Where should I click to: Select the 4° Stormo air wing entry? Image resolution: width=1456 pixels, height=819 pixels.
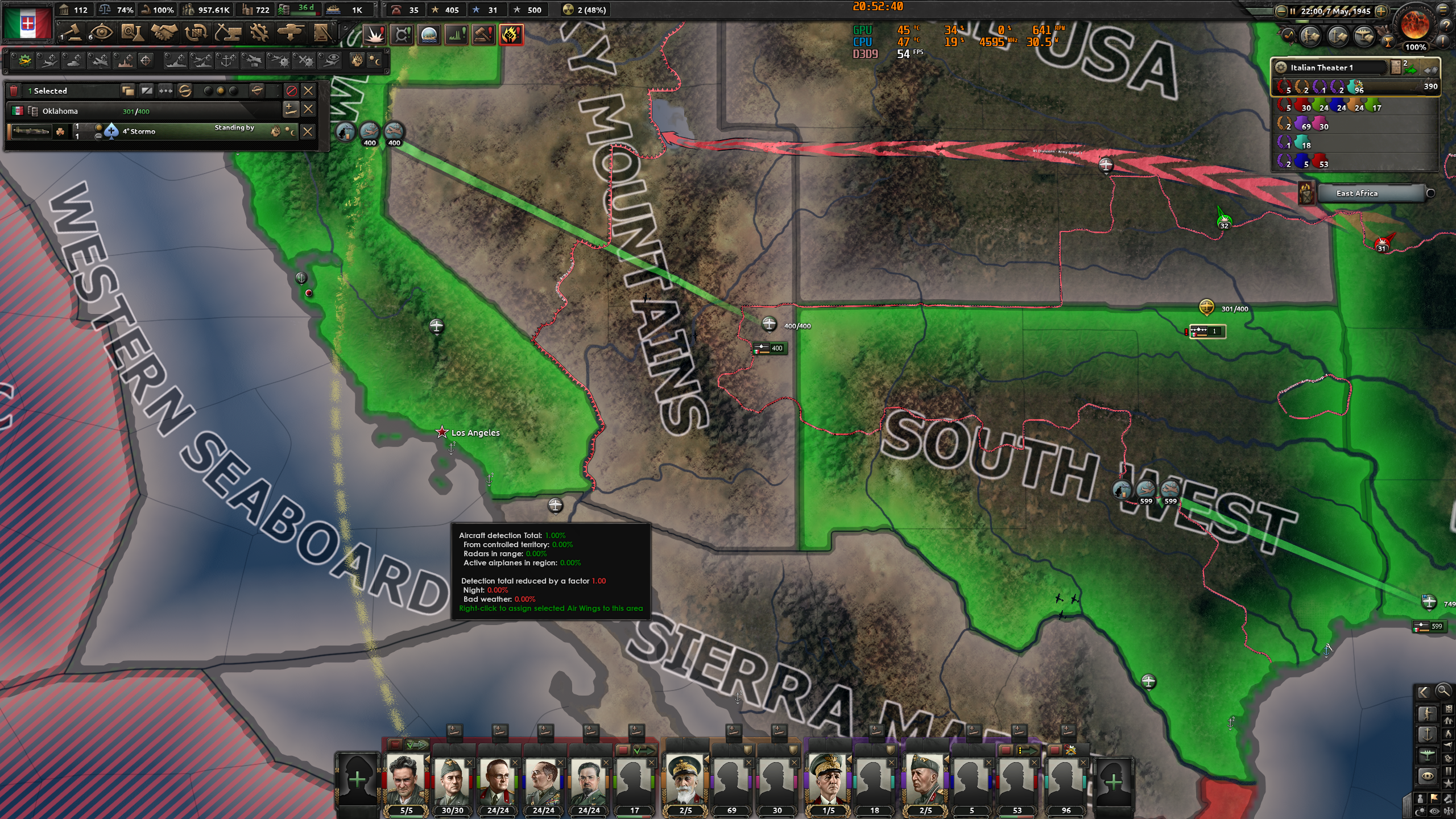(139, 131)
